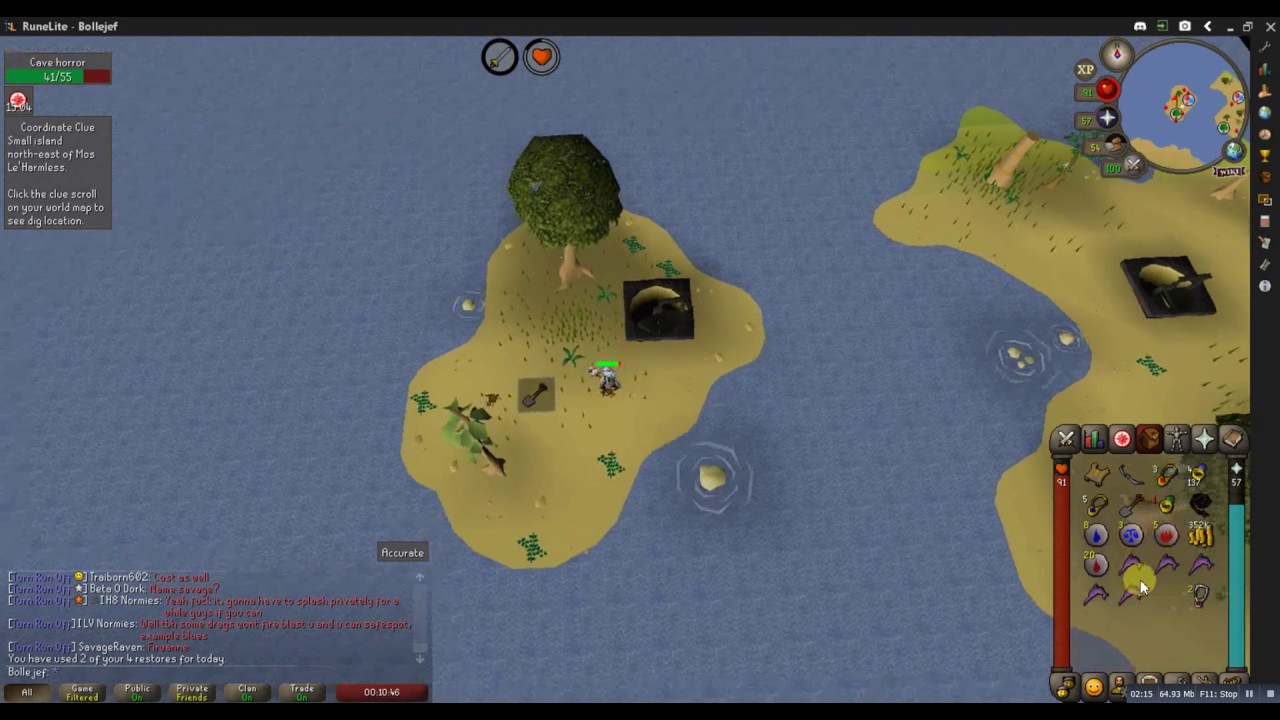Image resolution: width=1280 pixels, height=720 pixels.
Task: Select the fire rune stack
Action: coord(1166,535)
